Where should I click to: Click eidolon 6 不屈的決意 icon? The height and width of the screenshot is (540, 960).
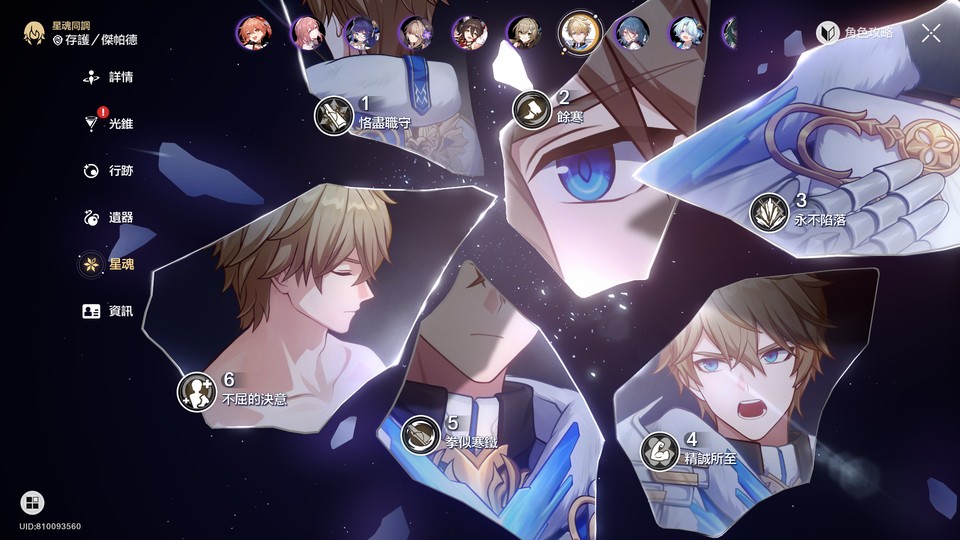[196, 391]
